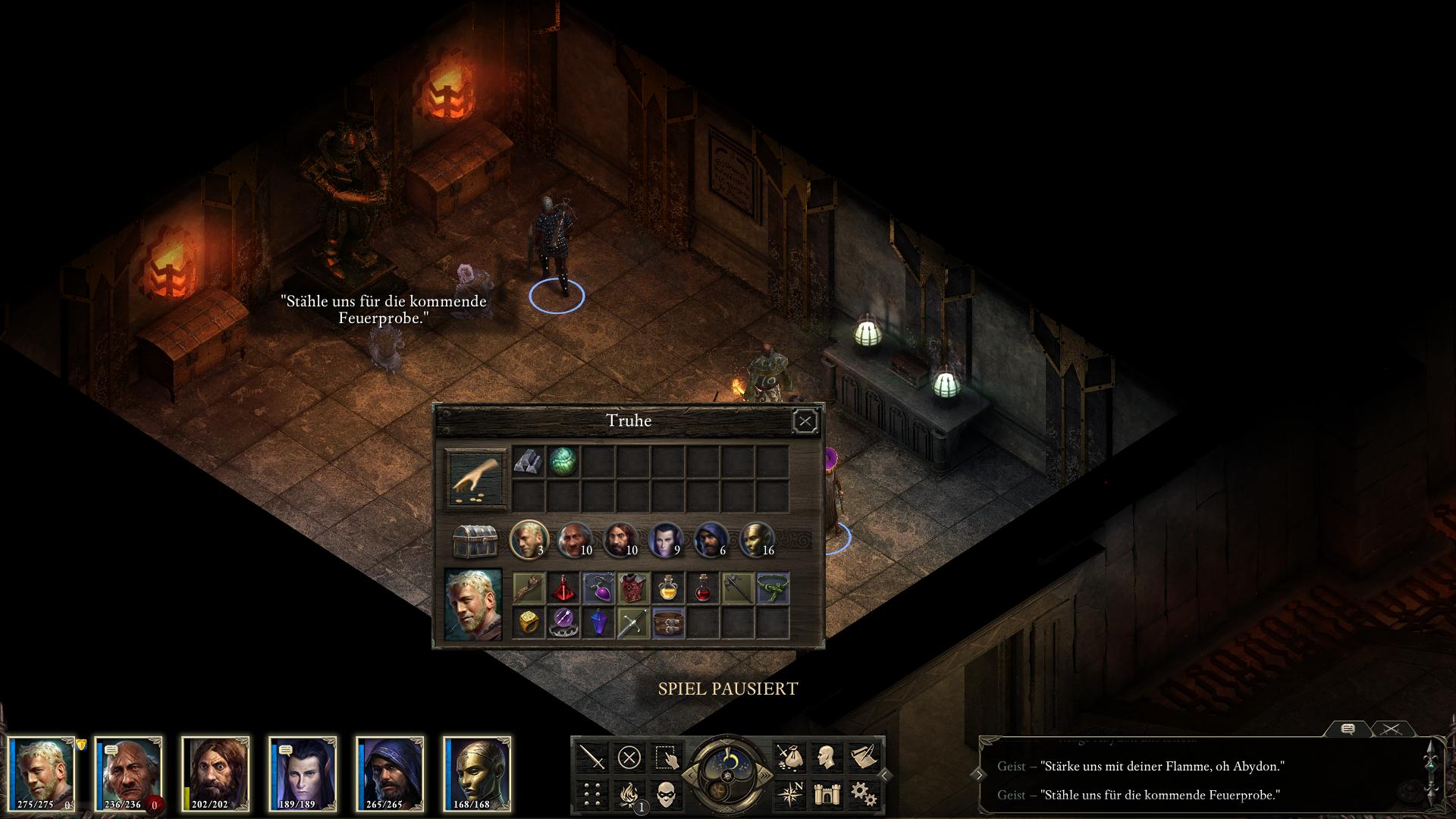Toggle stealth mode with the masked face
1456x819 pixels.
[x=665, y=794]
